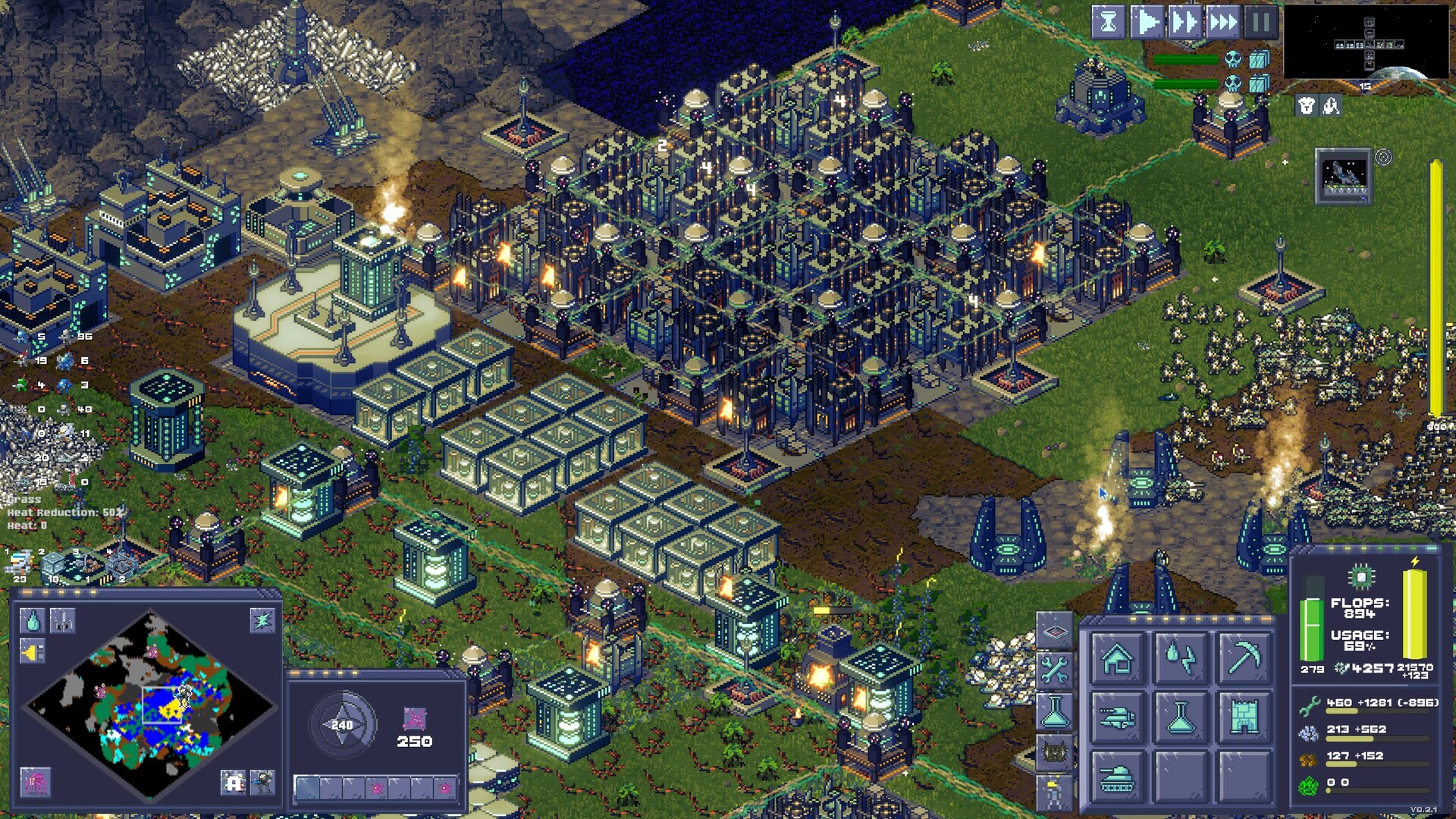This screenshot has width=1456, height=819.
Task: Activate triple fast-forward speed
Action: click(x=1222, y=22)
